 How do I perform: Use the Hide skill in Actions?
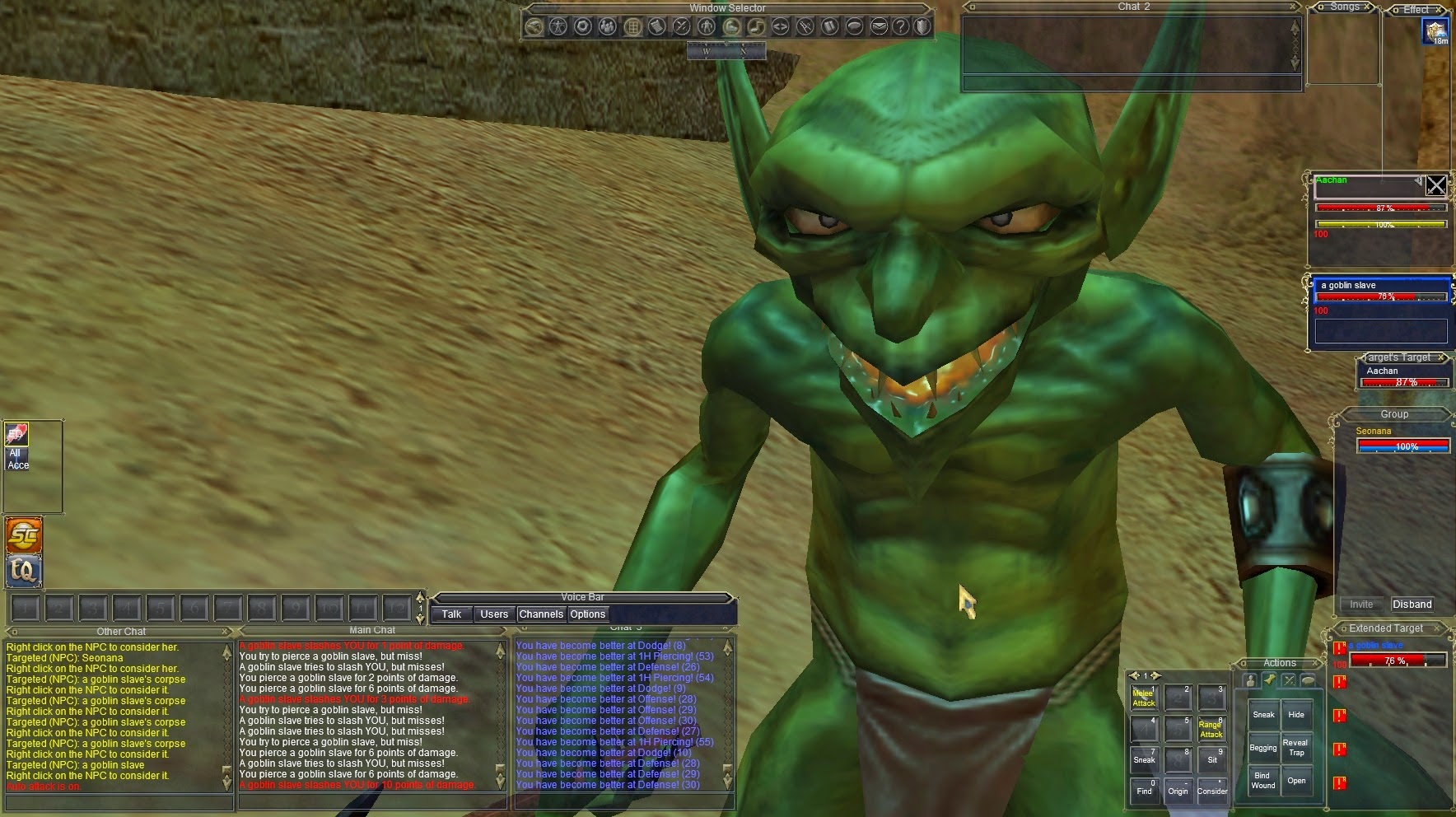(x=1296, y=715)
